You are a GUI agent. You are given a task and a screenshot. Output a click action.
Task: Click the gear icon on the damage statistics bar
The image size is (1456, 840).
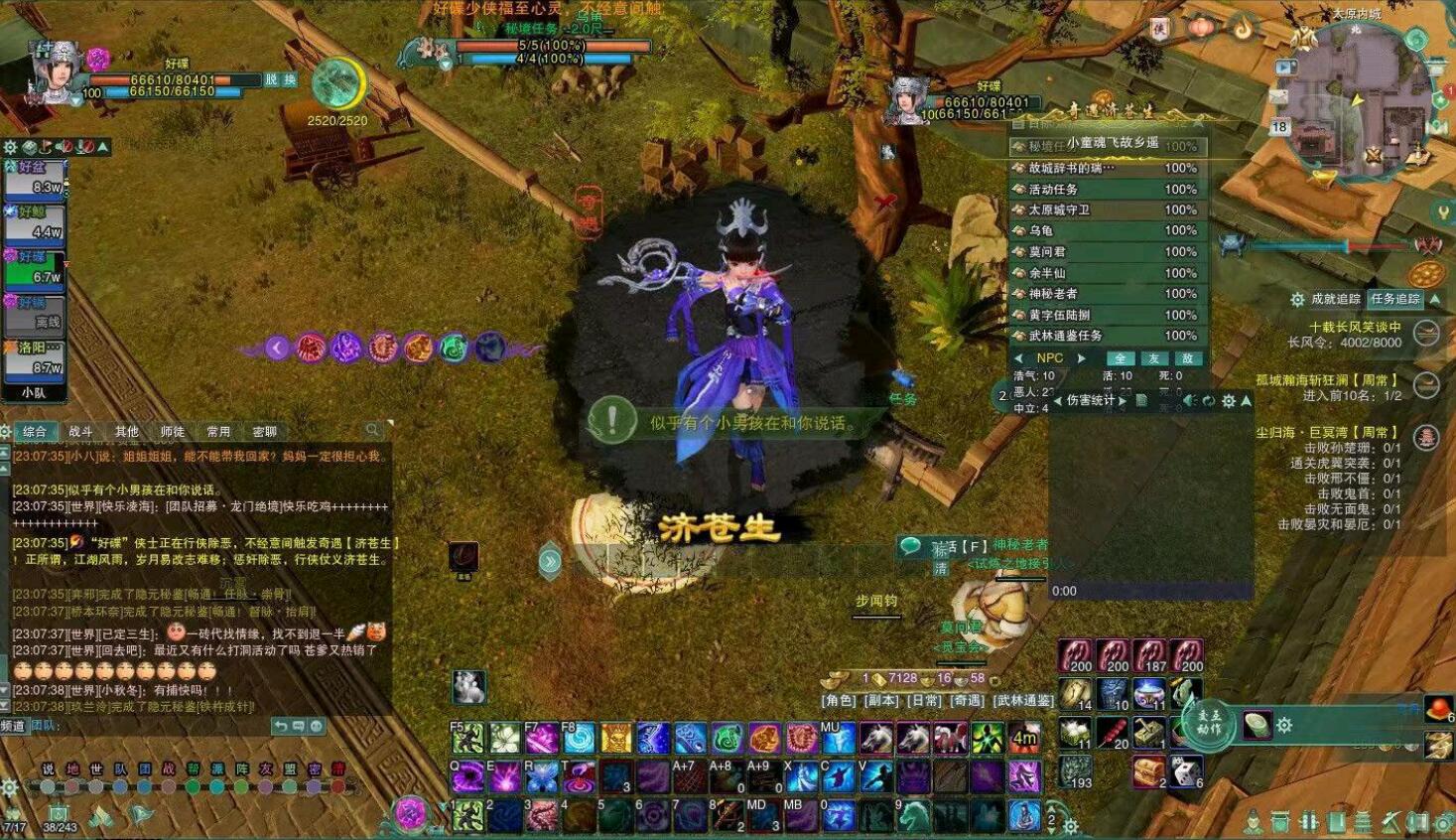pyautogui.click(x=1229, y=400)
